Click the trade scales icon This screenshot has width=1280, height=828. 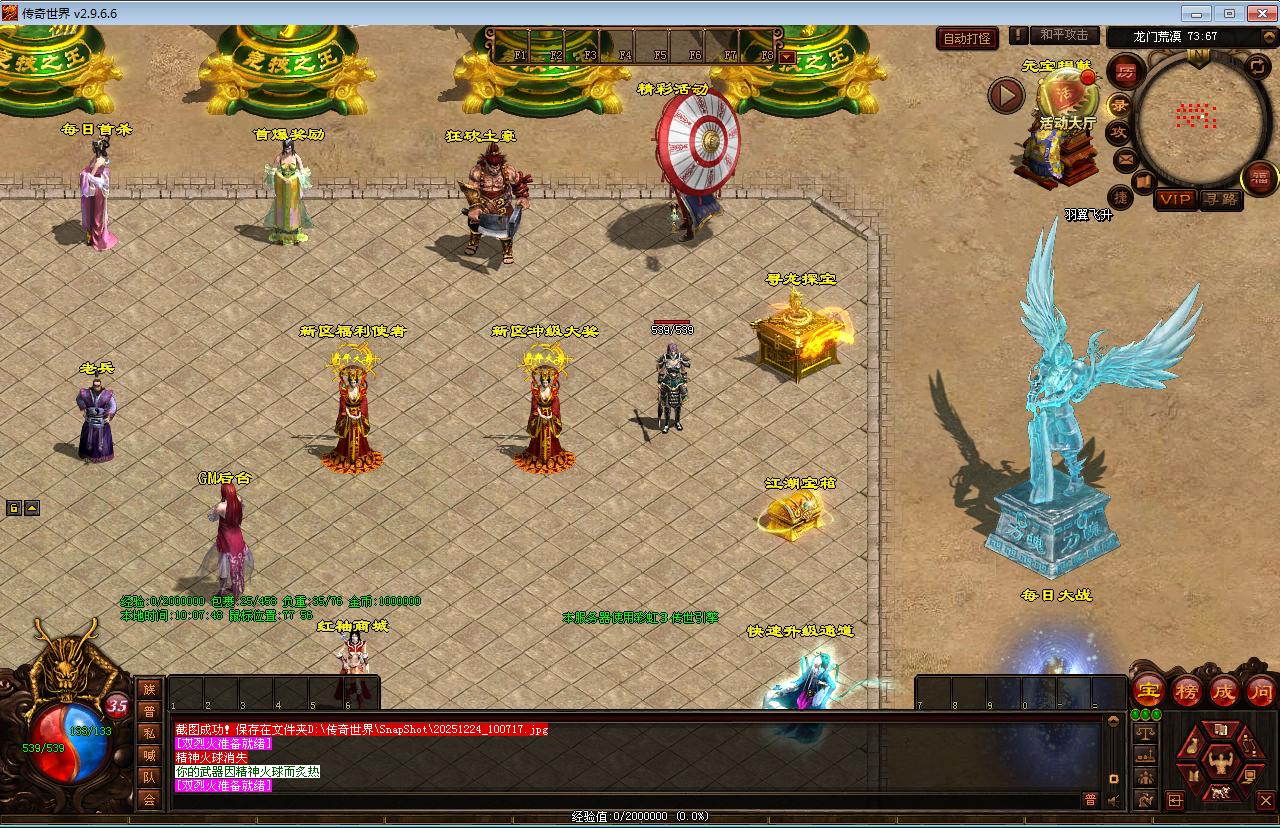point(1145,733)
